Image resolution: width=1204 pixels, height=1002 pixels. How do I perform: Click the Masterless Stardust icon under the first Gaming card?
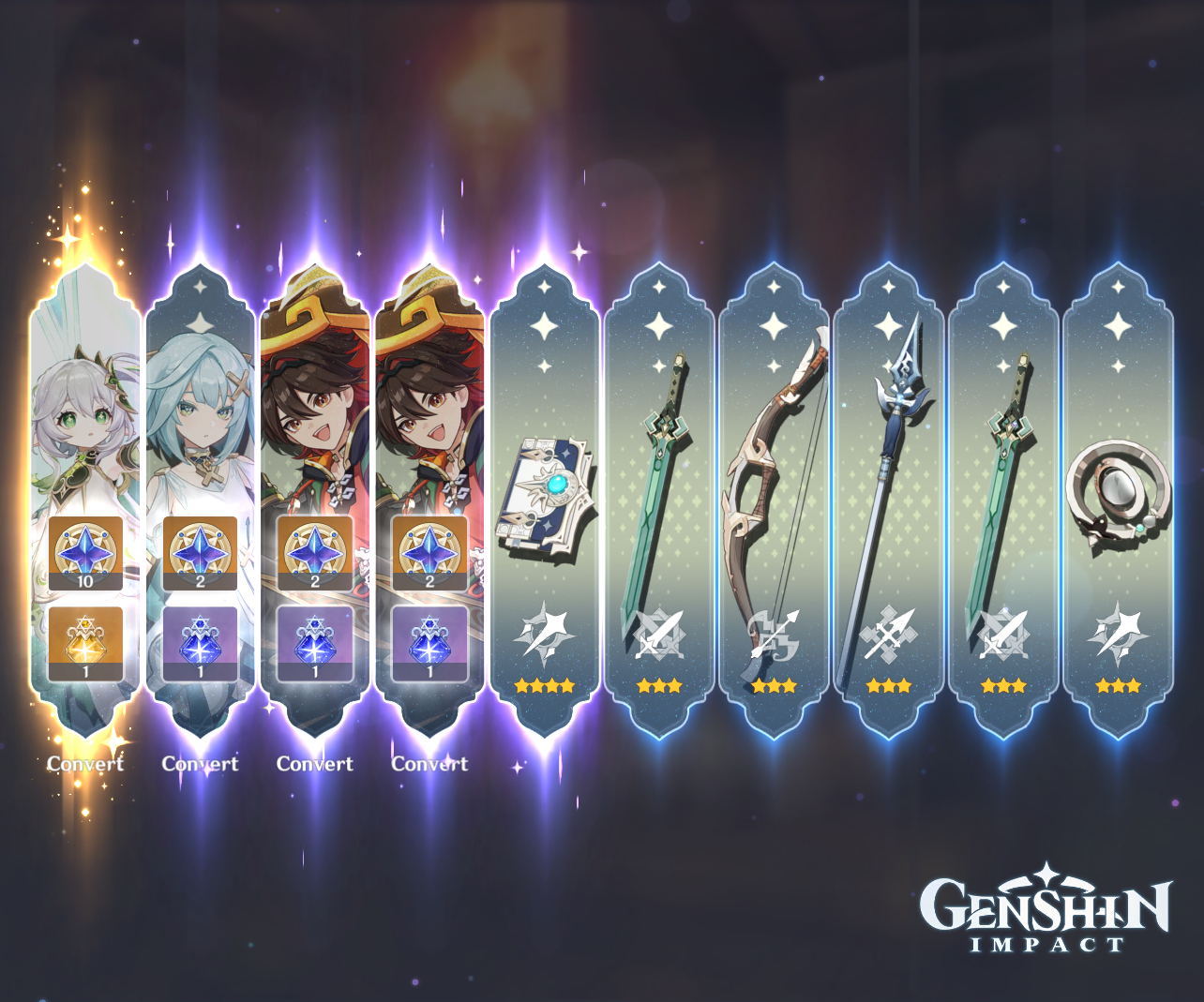tap(315, 642)
